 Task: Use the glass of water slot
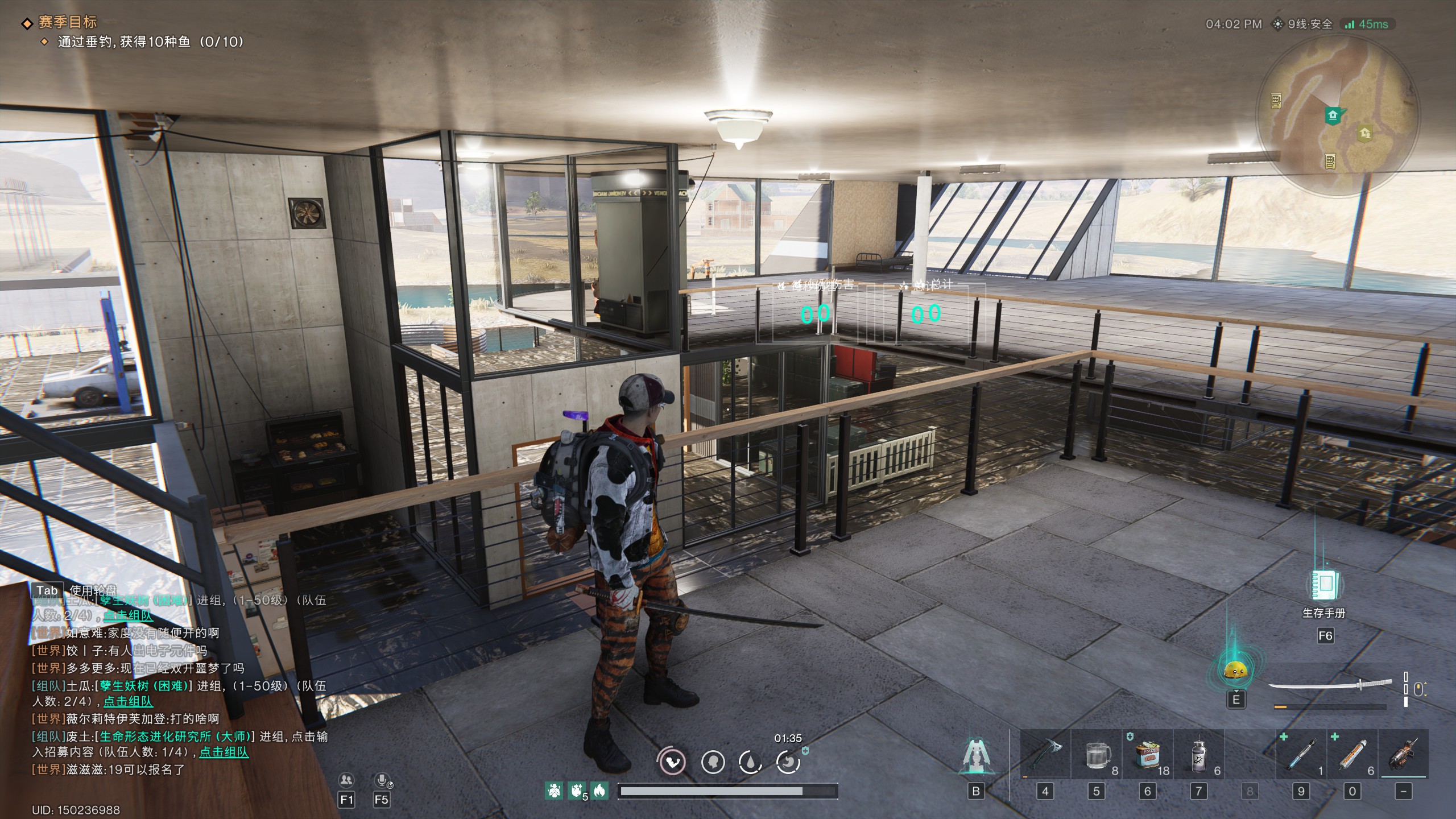coord(1097,755)
